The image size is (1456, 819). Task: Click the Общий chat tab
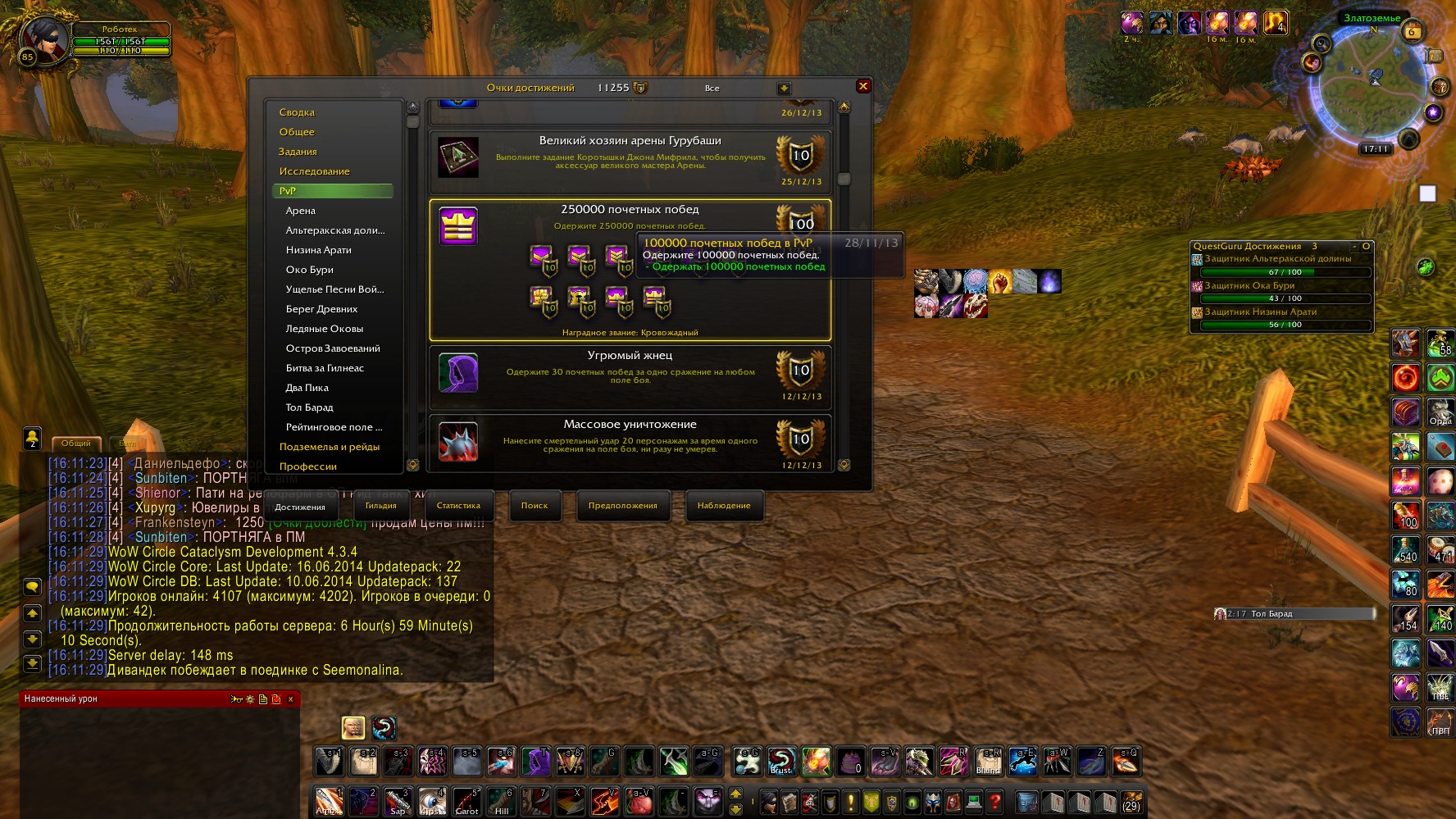pos(76,444)
